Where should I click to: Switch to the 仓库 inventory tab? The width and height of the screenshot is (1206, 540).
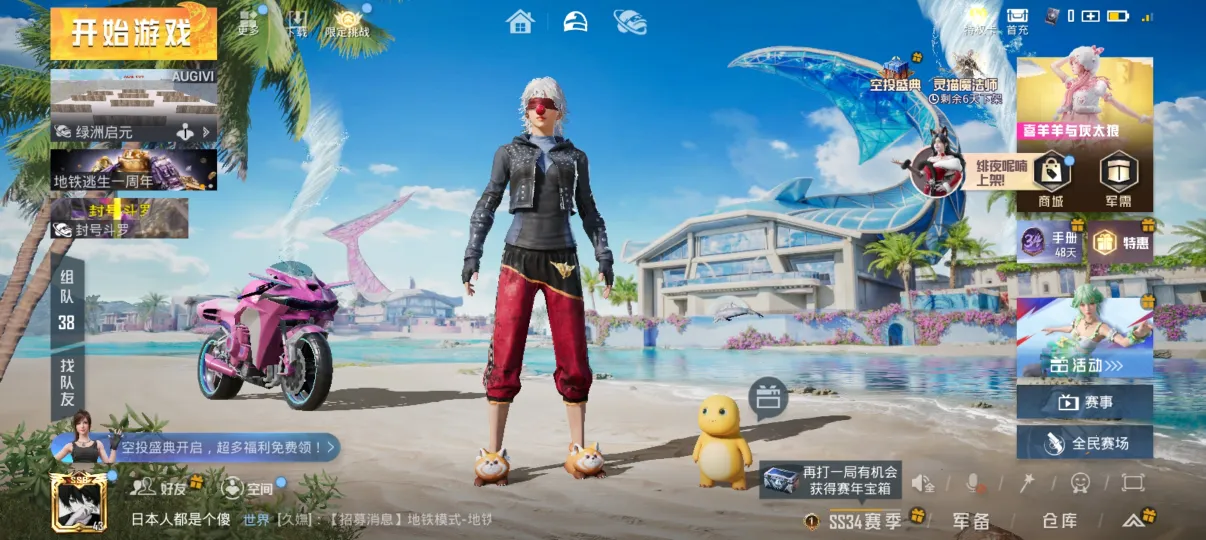(x=1059, y=520)
